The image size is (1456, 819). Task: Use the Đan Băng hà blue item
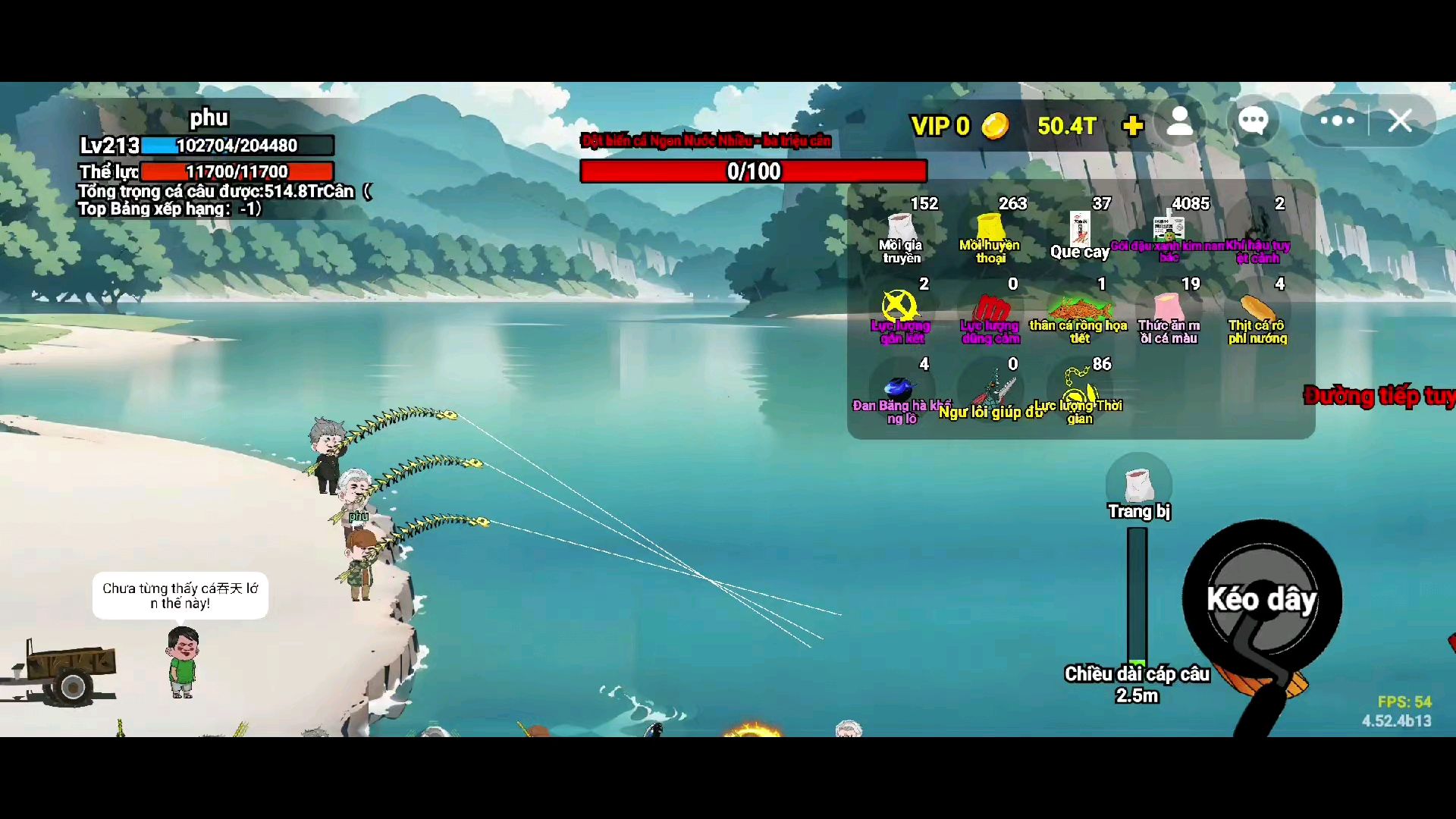(899, 391)
